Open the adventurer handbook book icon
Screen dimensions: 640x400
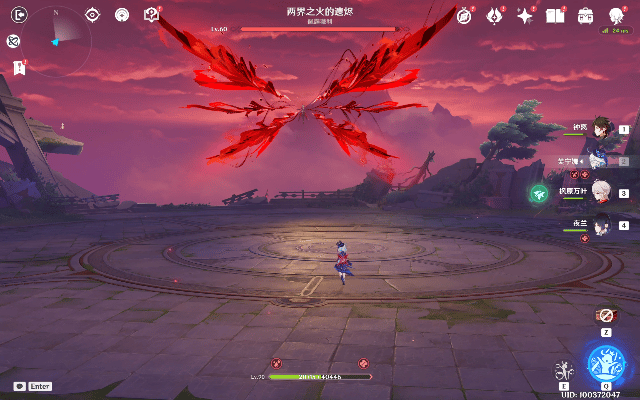(x=554, y=16)
